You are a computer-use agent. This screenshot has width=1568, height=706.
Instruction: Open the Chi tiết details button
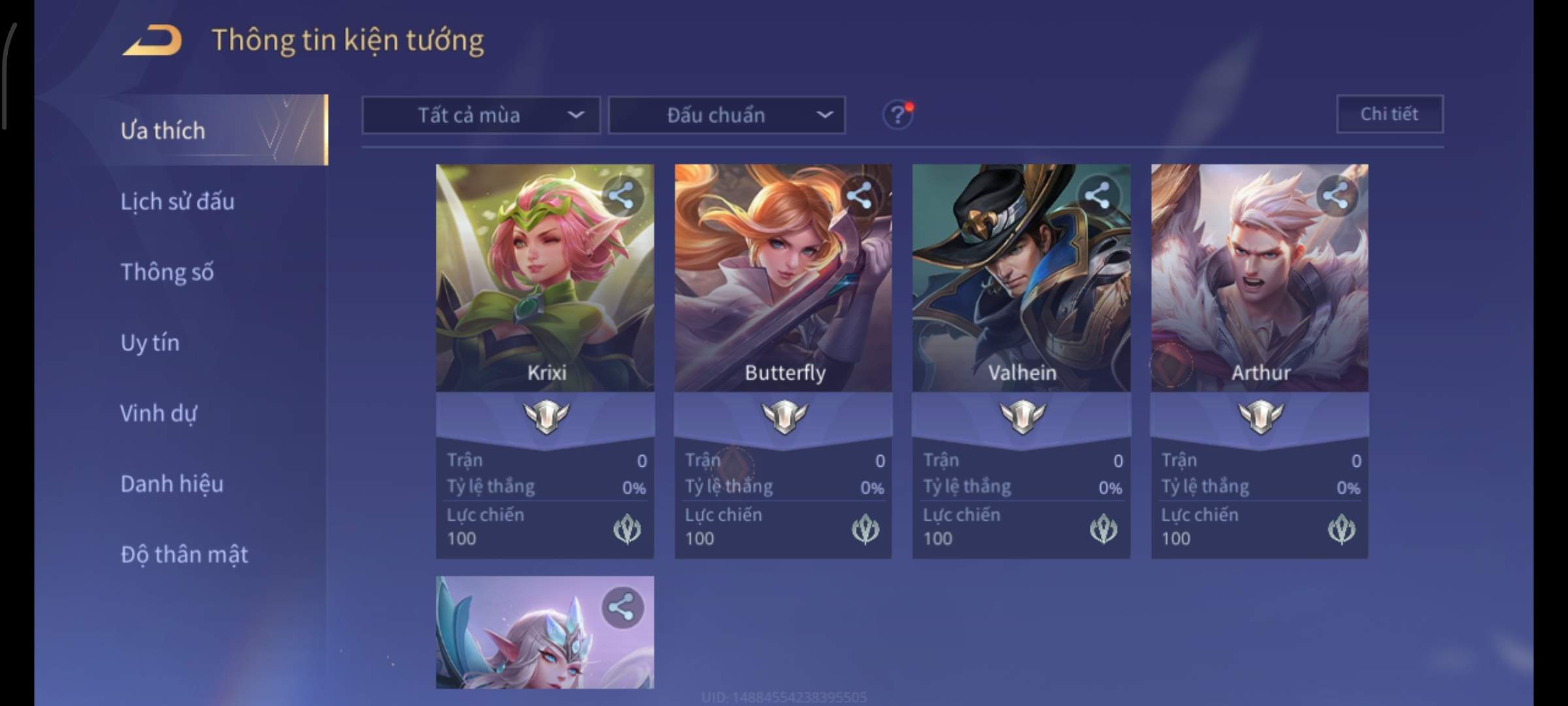(x=1390, y=114)
